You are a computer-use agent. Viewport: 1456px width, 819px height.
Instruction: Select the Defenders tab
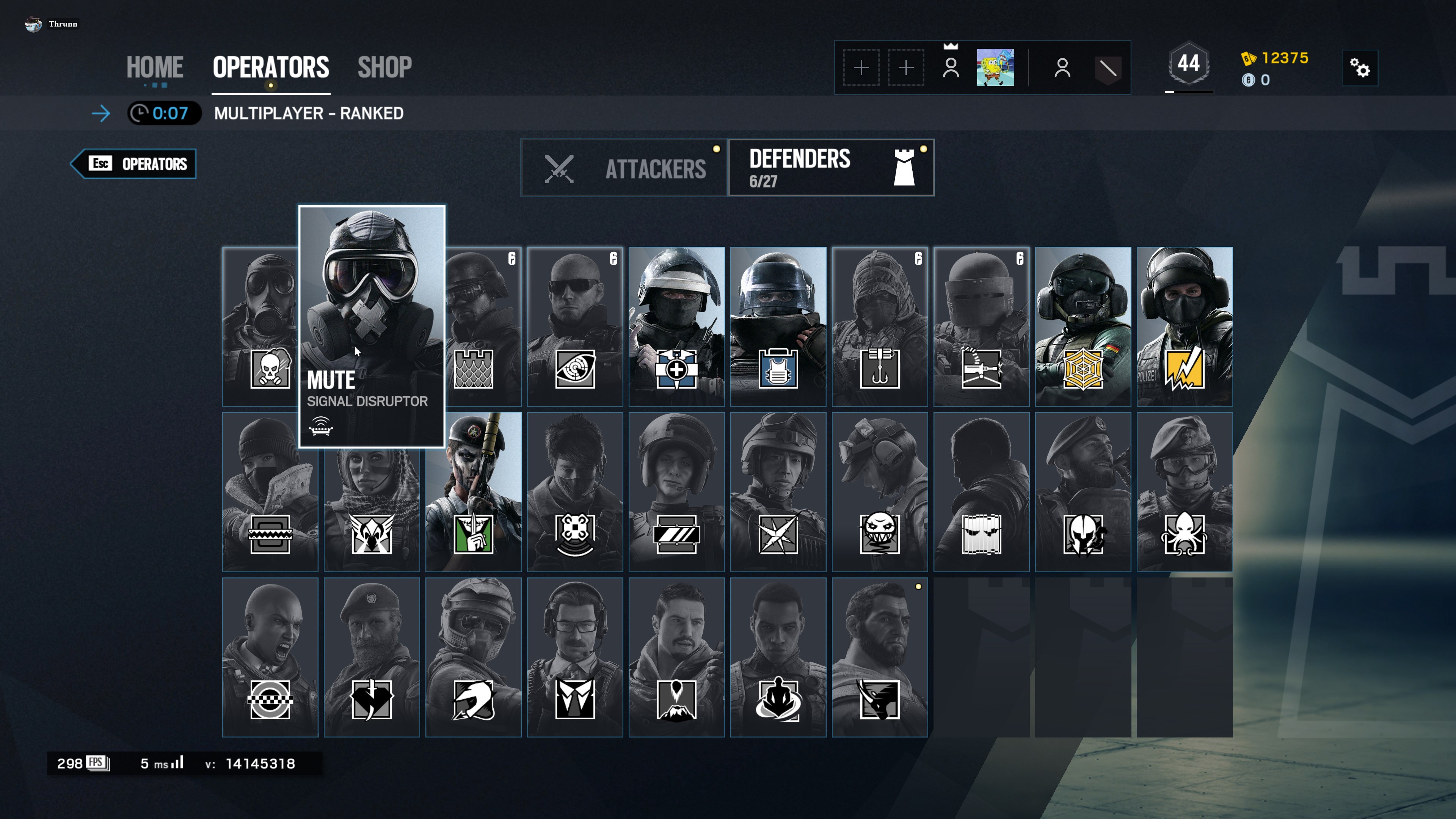831,168
